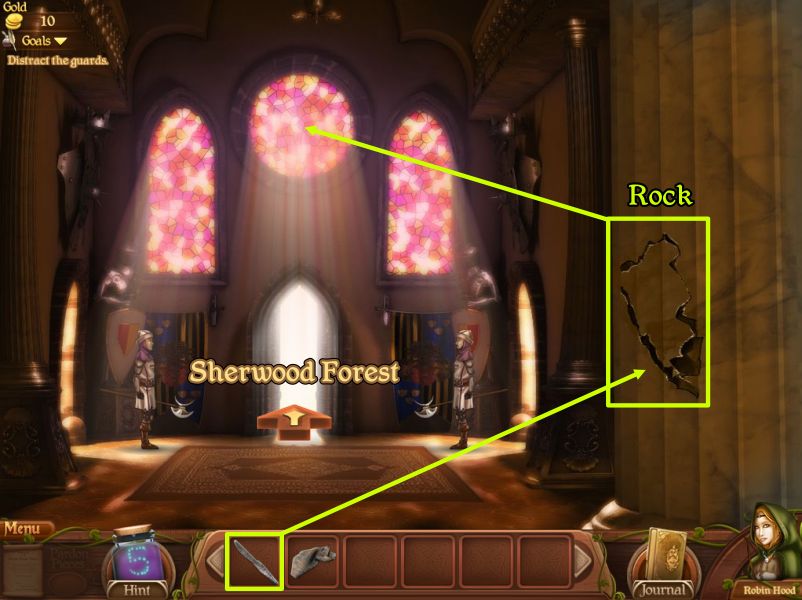This screenshot has height=600, width=802.
Task: Expand the Goals dropdown
Action: coord(44,41)
